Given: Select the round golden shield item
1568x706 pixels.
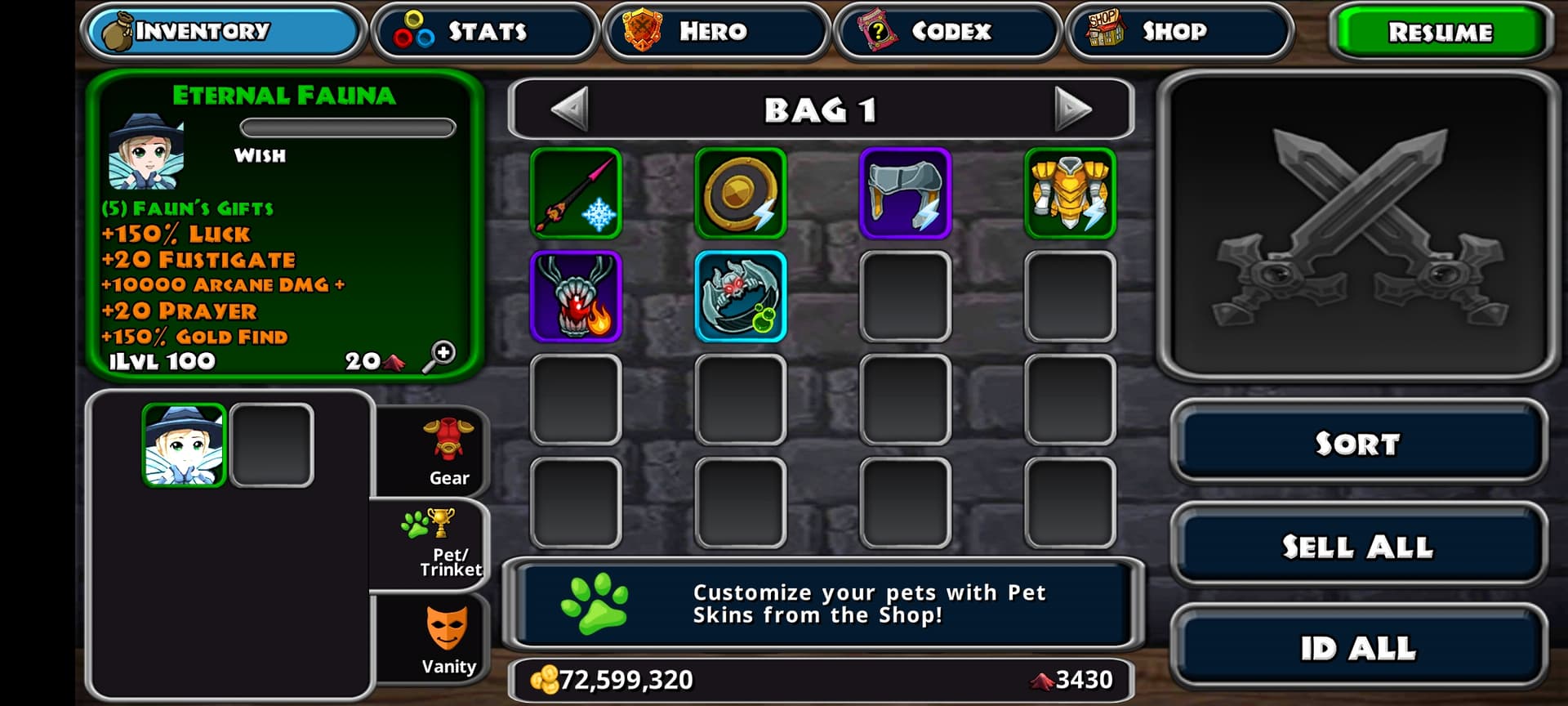Looking at the screenshot, I should (741, 194).
